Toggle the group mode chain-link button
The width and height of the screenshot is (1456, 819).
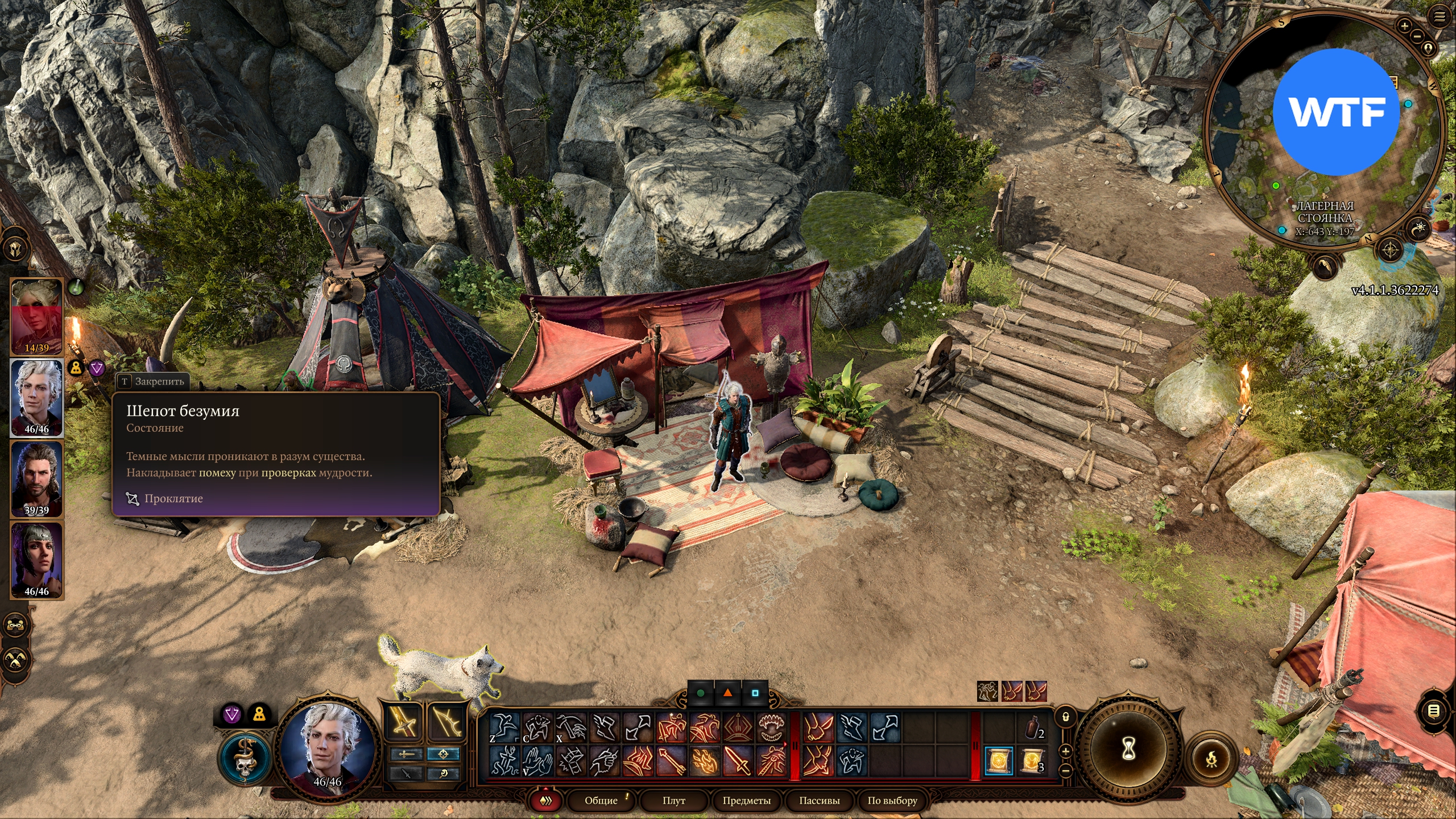(15, 625)
